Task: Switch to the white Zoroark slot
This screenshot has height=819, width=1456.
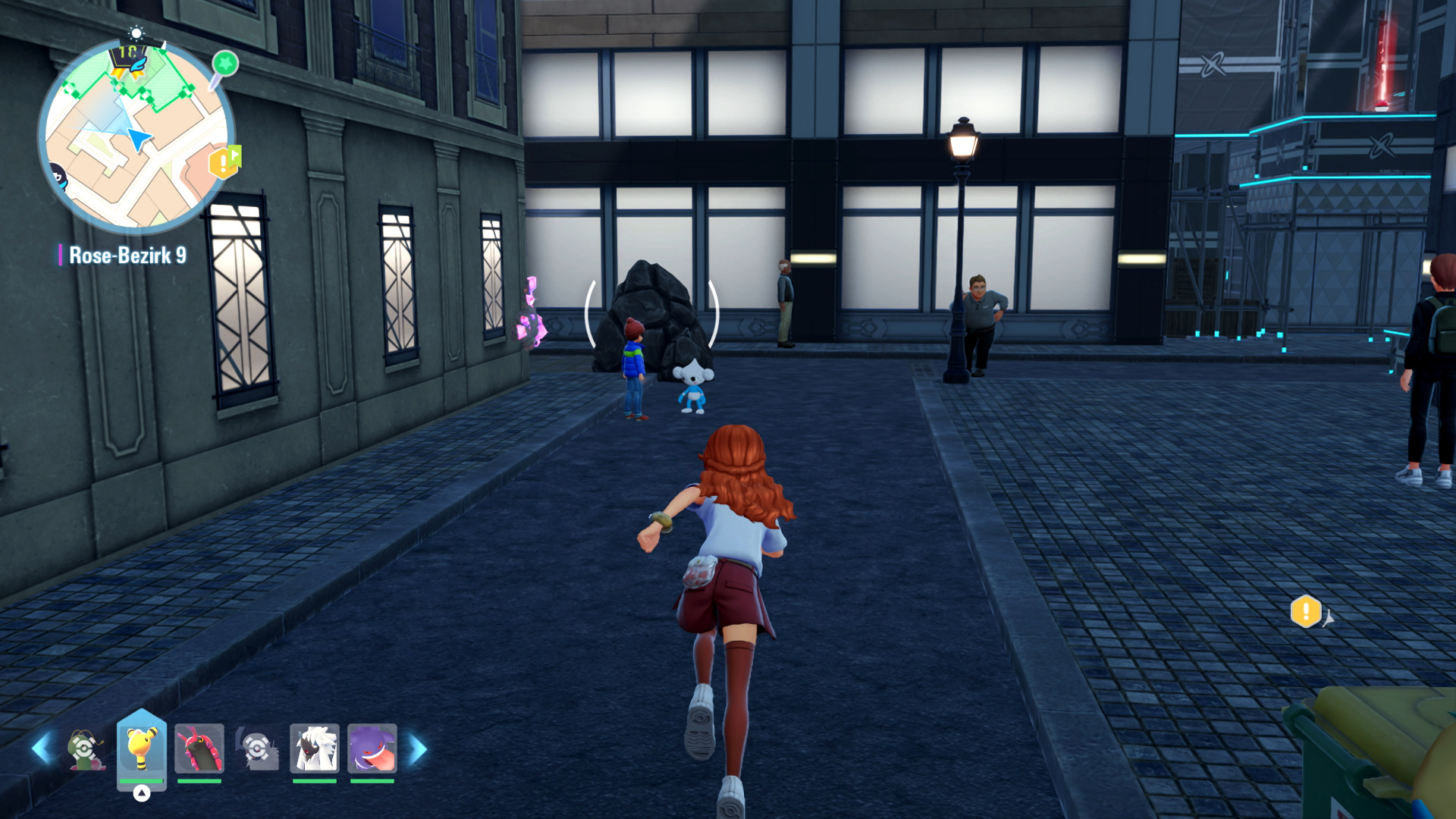Action: pyautogui.click(x=315, y=748)
